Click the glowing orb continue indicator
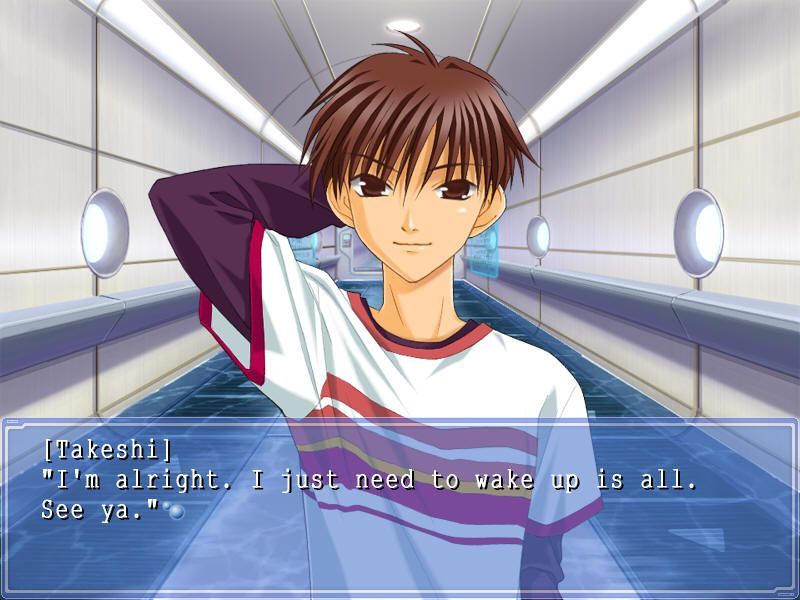The image size is (800, 600). (x=176, y=511)
